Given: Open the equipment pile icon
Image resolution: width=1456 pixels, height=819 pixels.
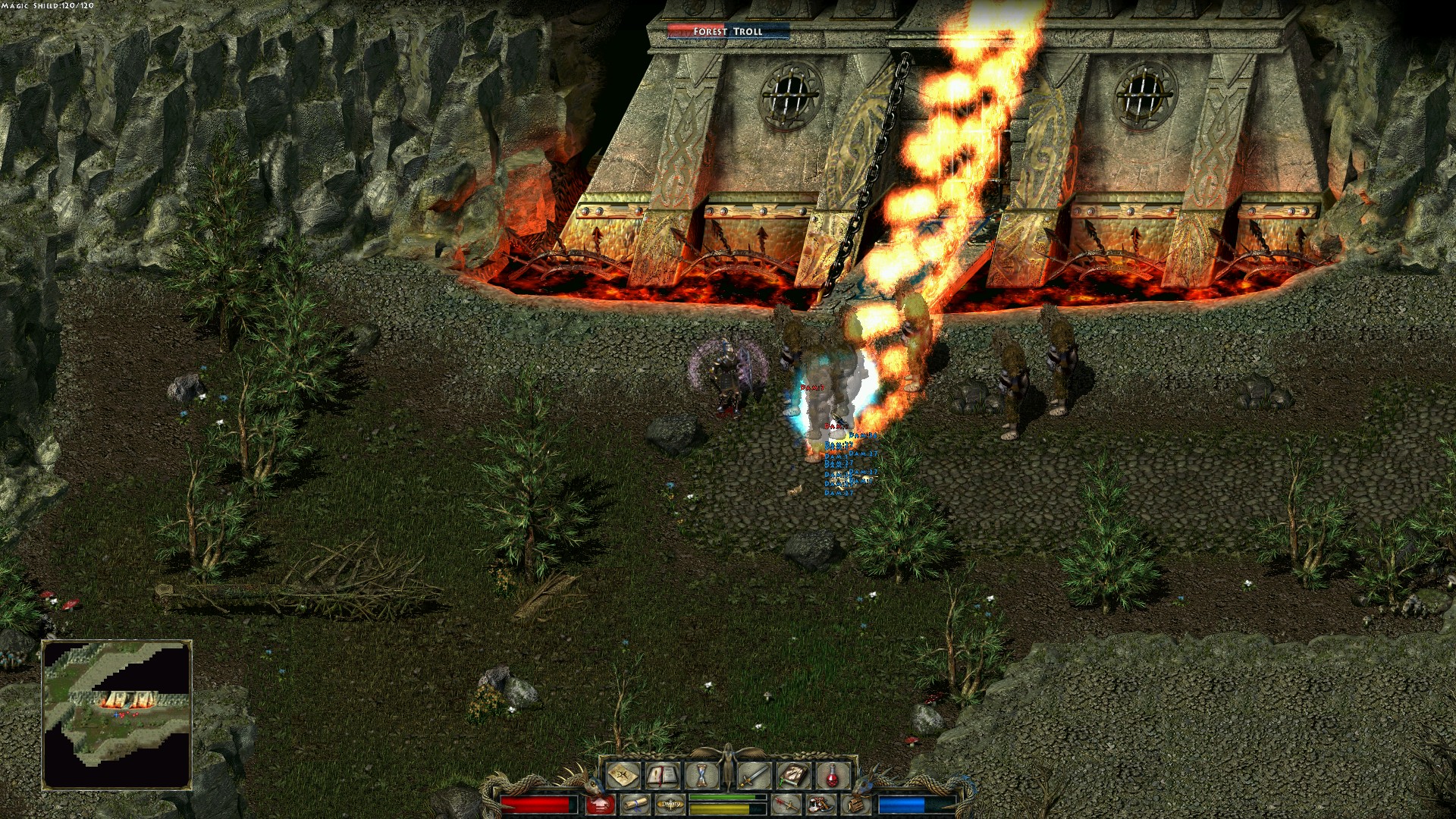Looking at the screenshot, I should [x=821, y=804].
